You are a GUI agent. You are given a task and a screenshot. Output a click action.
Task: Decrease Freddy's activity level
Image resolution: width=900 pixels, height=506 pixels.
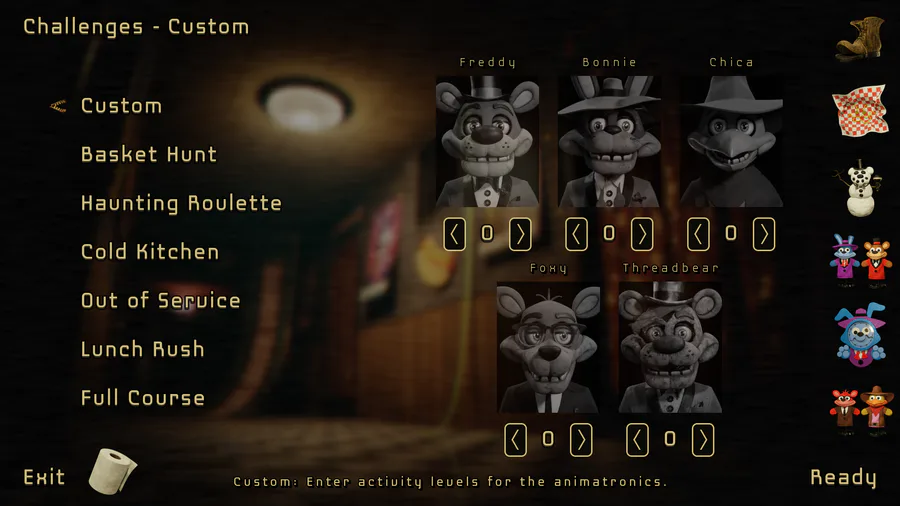pos(455,234)
